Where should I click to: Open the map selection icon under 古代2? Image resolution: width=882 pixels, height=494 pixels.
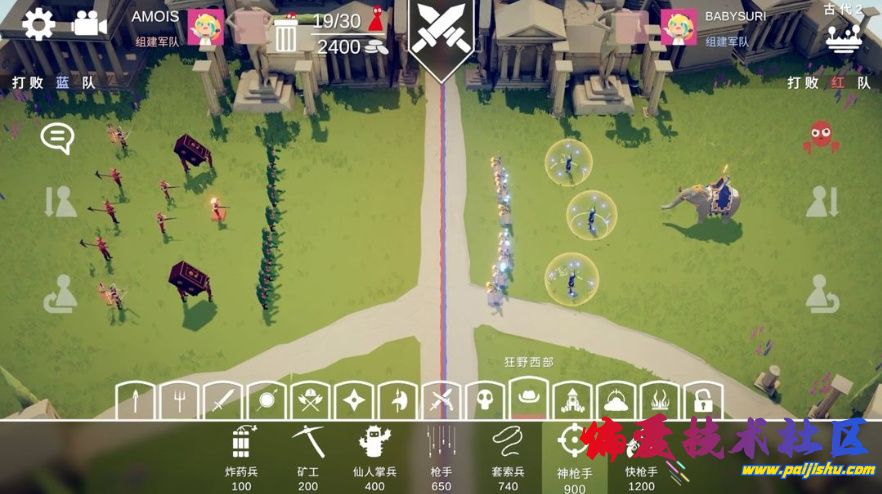pos(843,38)
